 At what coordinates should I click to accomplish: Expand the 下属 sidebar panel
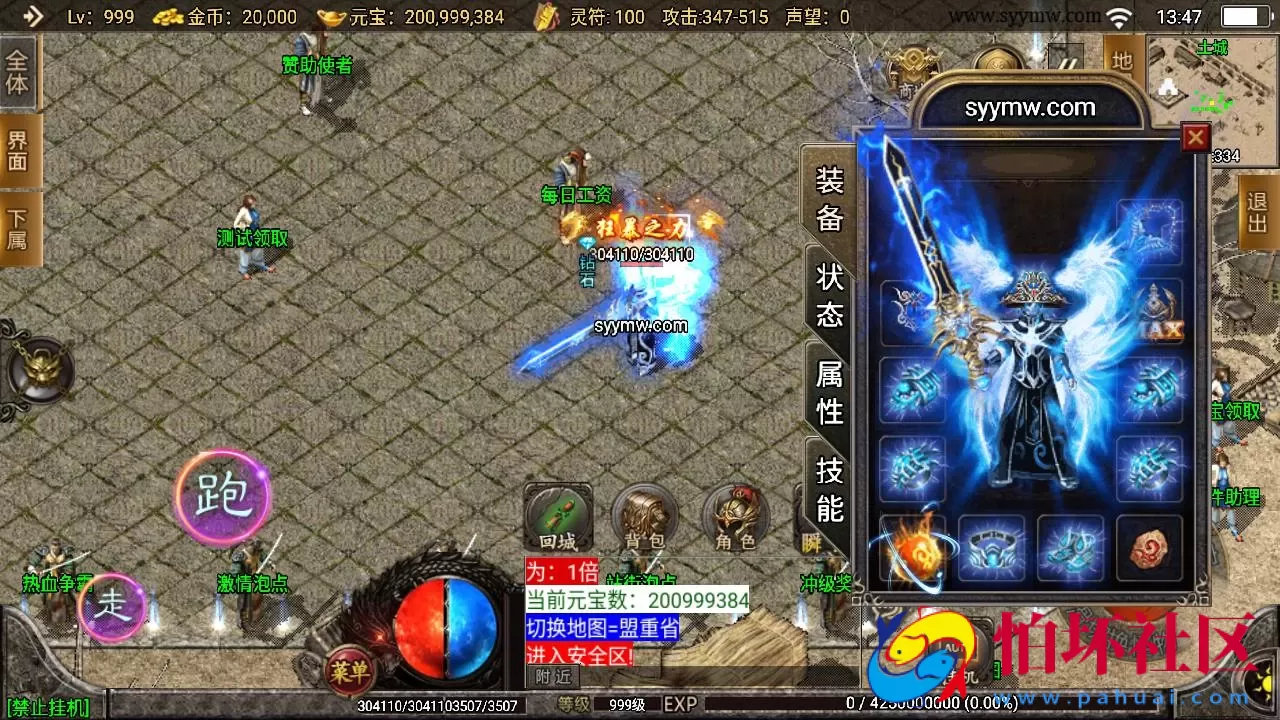coord(17,227)
